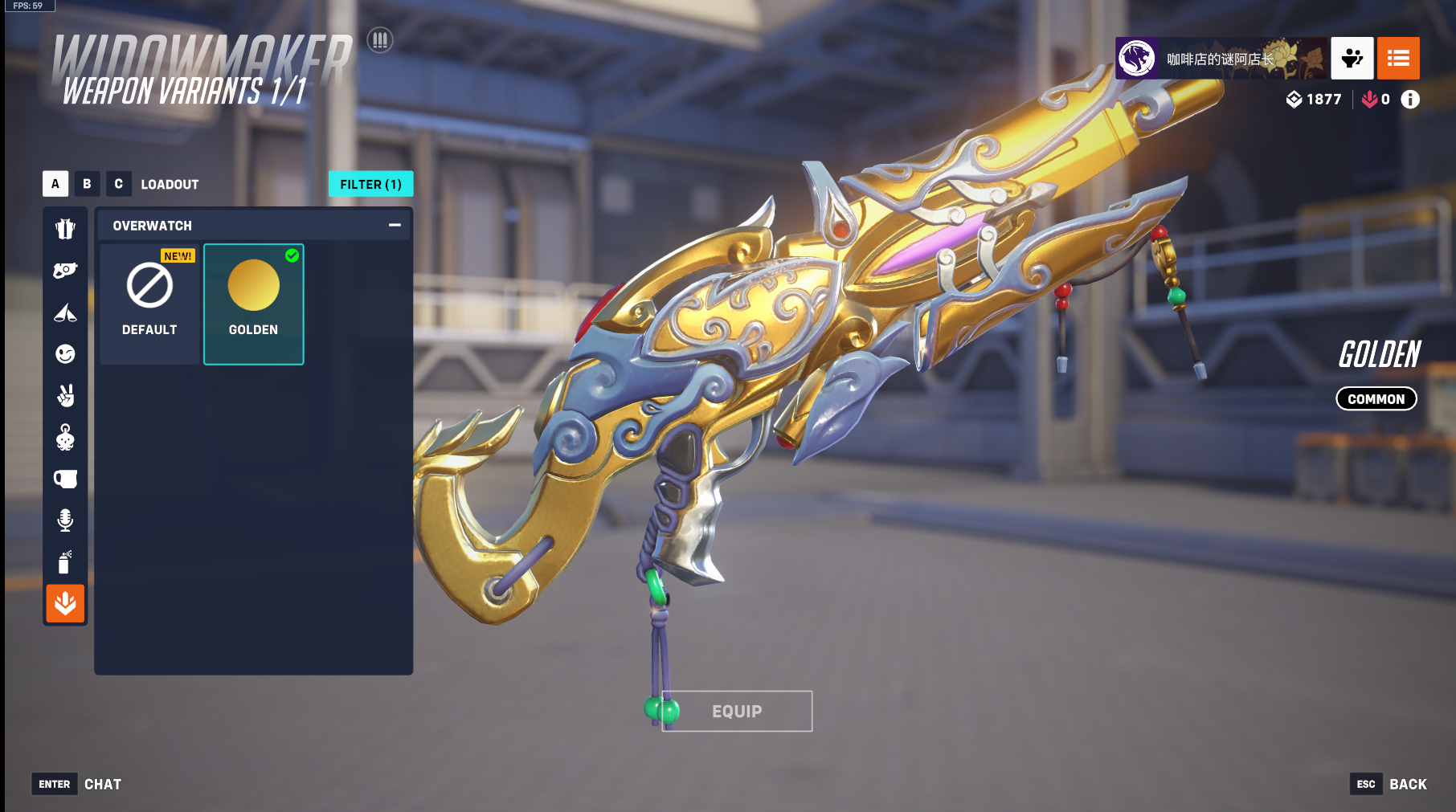1456x812 pixels.
Task: Switch to loadout A
Action: pos(55,184)
